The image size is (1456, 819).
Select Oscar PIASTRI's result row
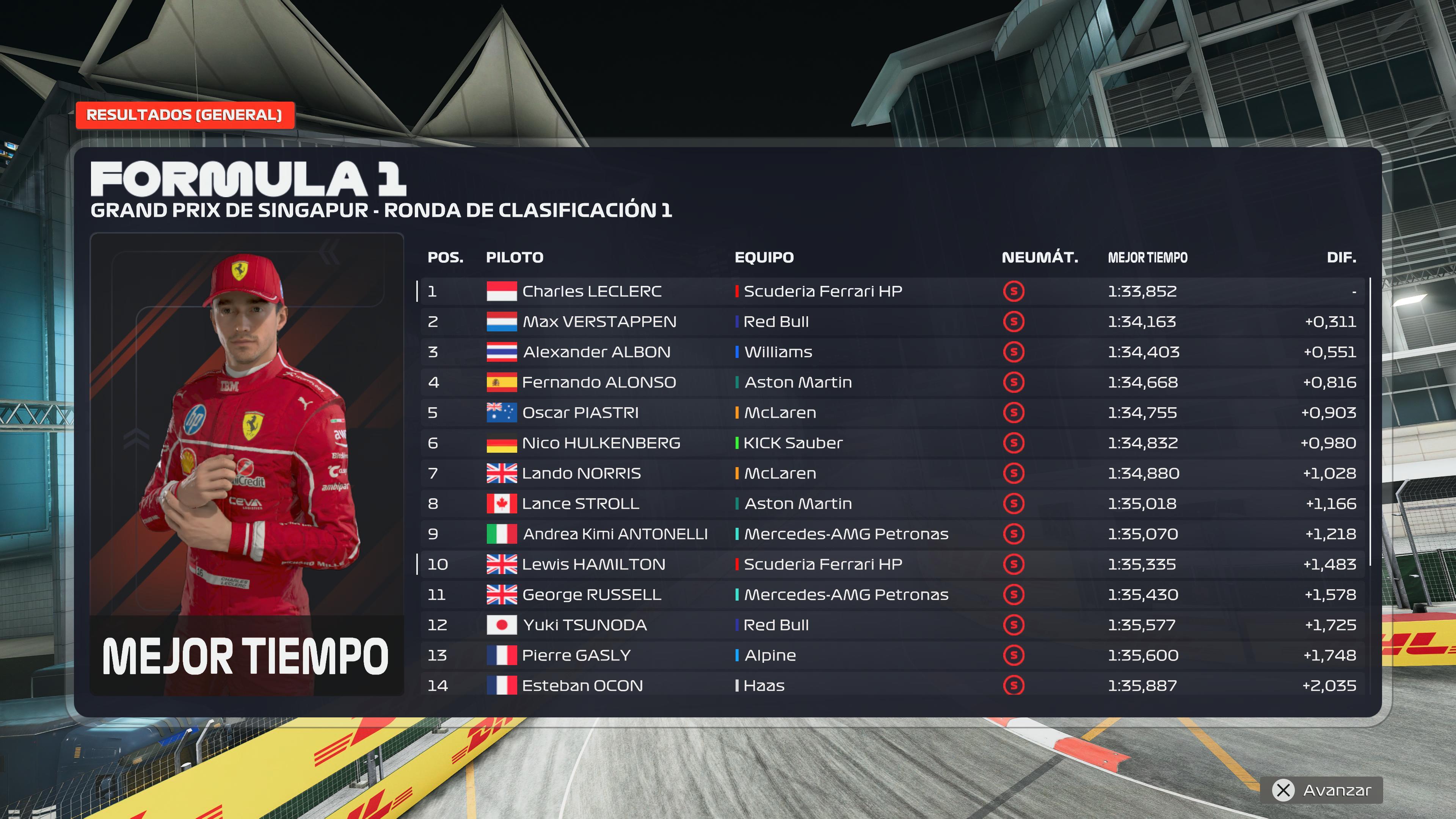click(x=892, y=413)
